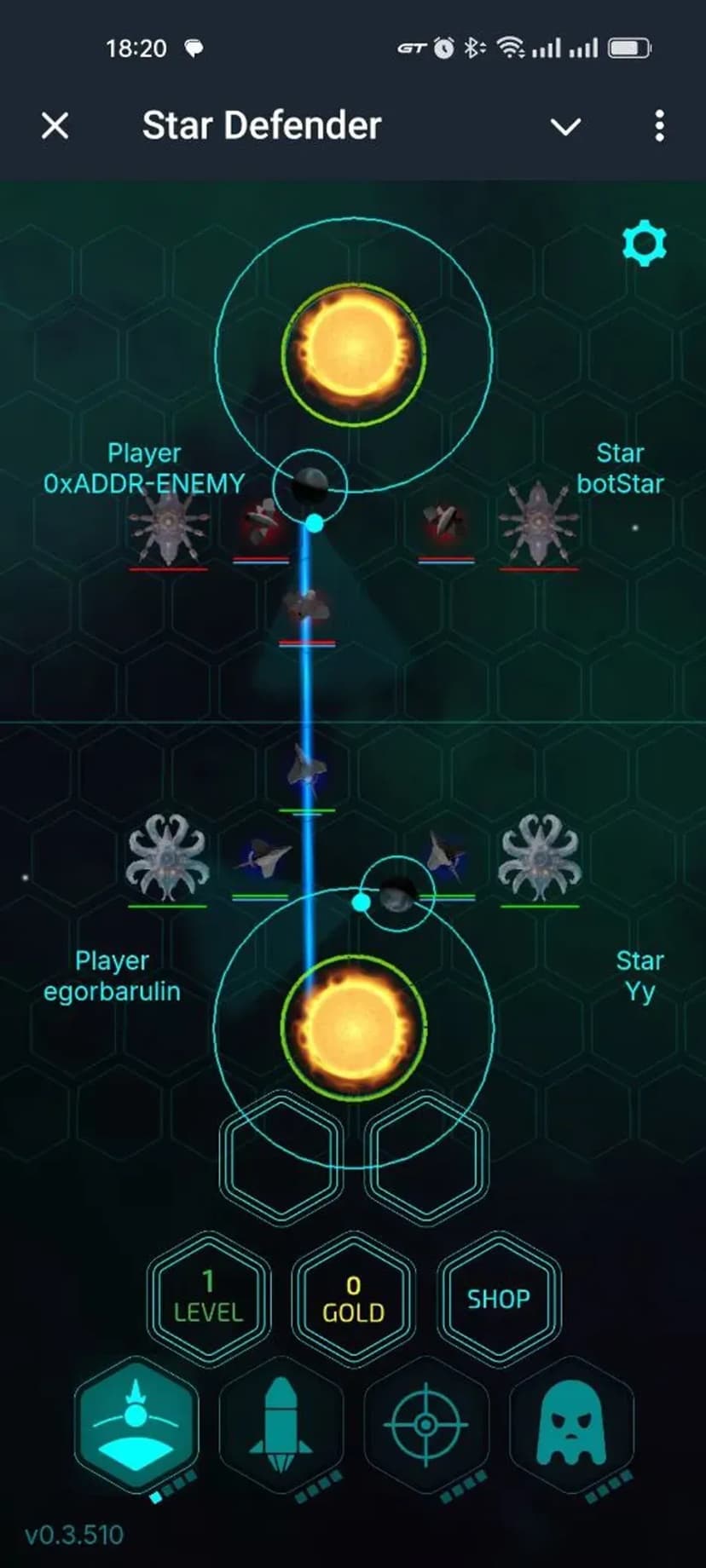
Task: Open the three-dot options menu
Action: click(659, 126)
